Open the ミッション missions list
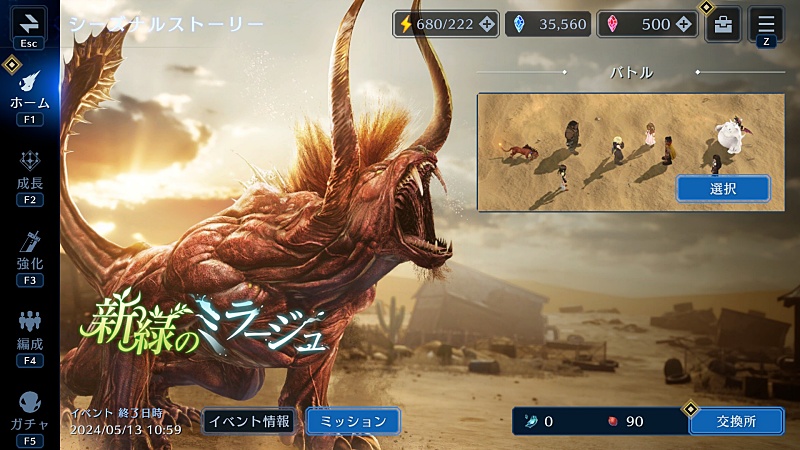This screenshot has height=450, width=800. click(353, 421)
